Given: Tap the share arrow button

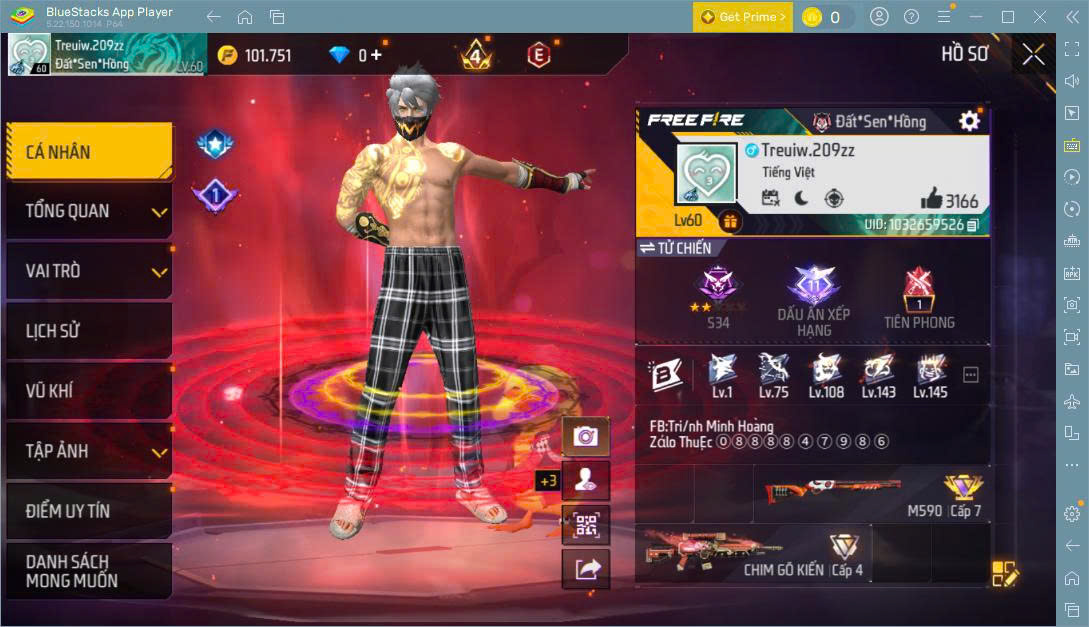Looking at the screenshot, I should [x=586, y=569].
